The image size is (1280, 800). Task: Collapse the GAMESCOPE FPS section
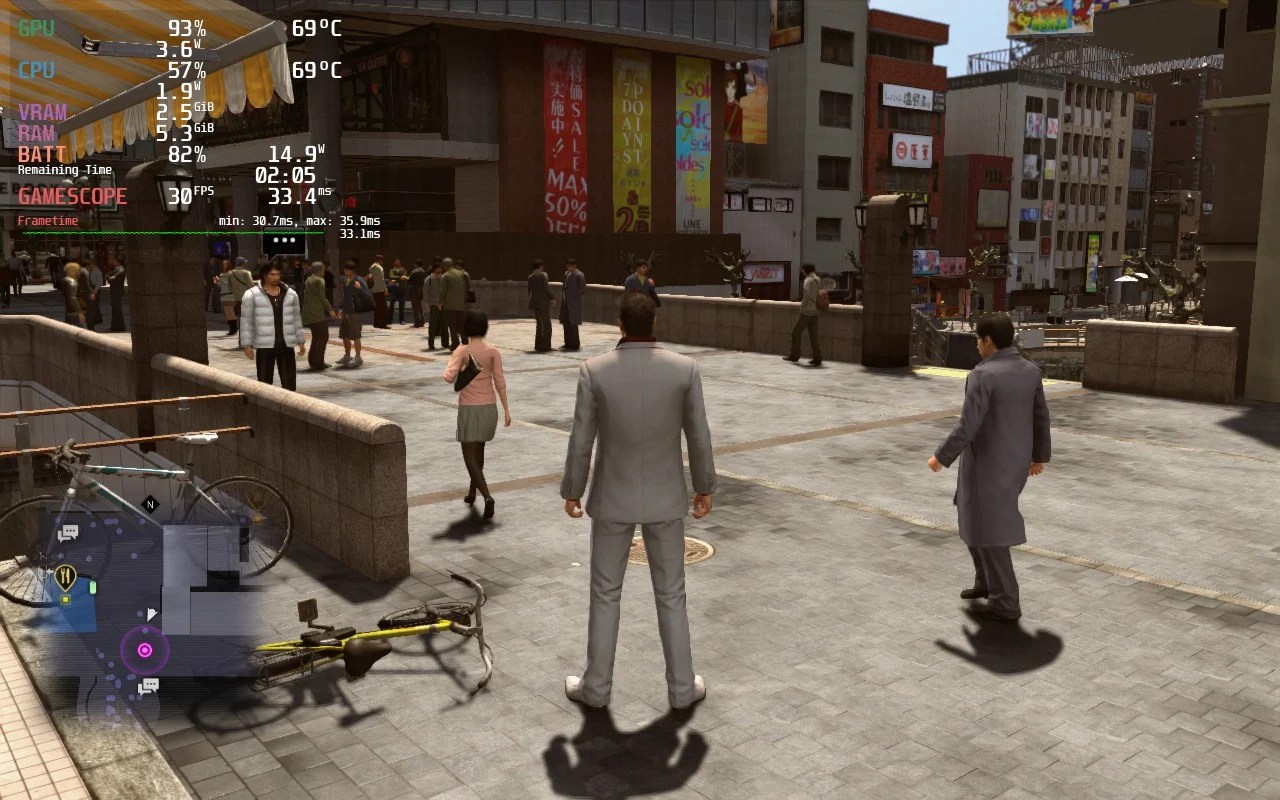click(72, 195)
